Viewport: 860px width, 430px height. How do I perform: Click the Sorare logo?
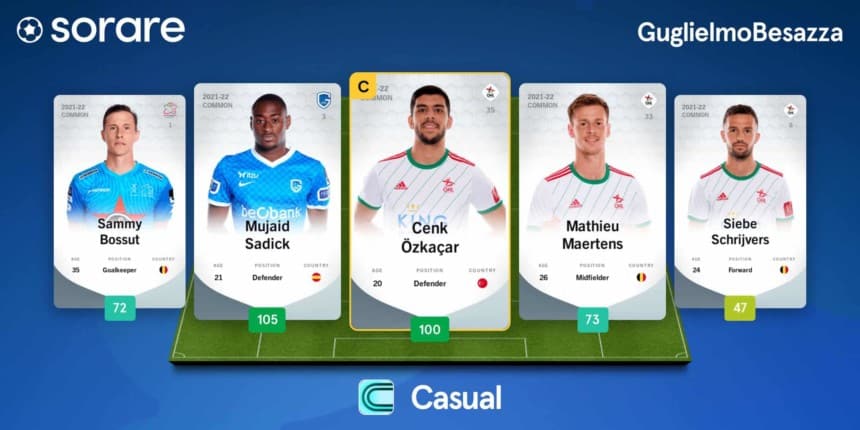coord(100,30)
